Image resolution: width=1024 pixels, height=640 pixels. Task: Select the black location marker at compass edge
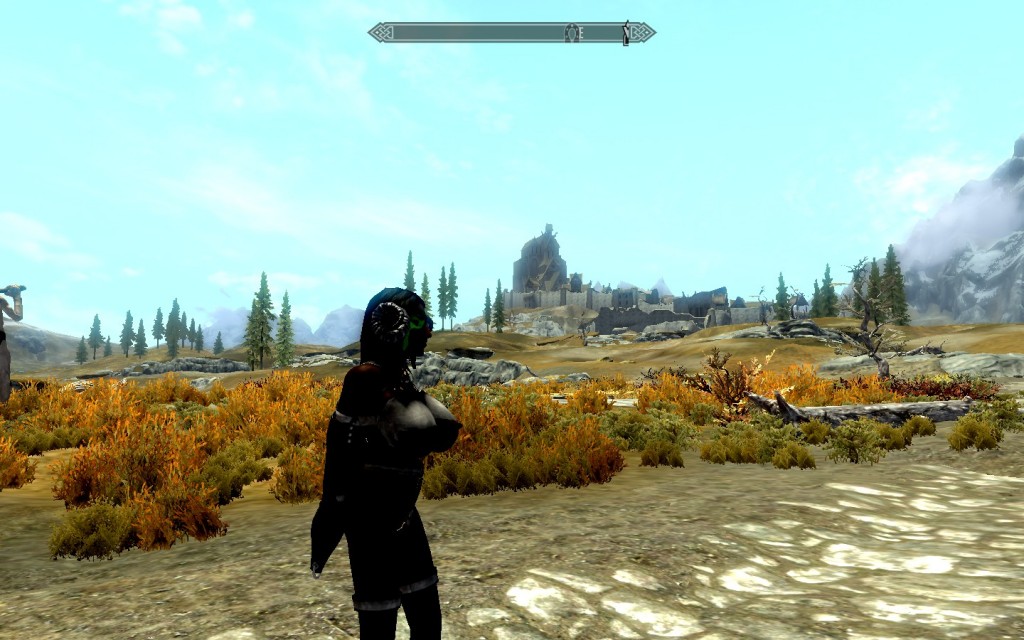click(x=627, y=33)
